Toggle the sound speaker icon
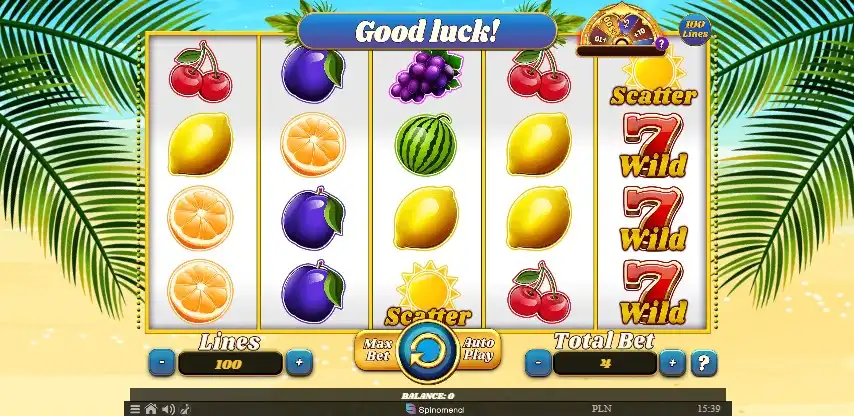The width and height of the screenshot is (854, 416). point(167,409)
